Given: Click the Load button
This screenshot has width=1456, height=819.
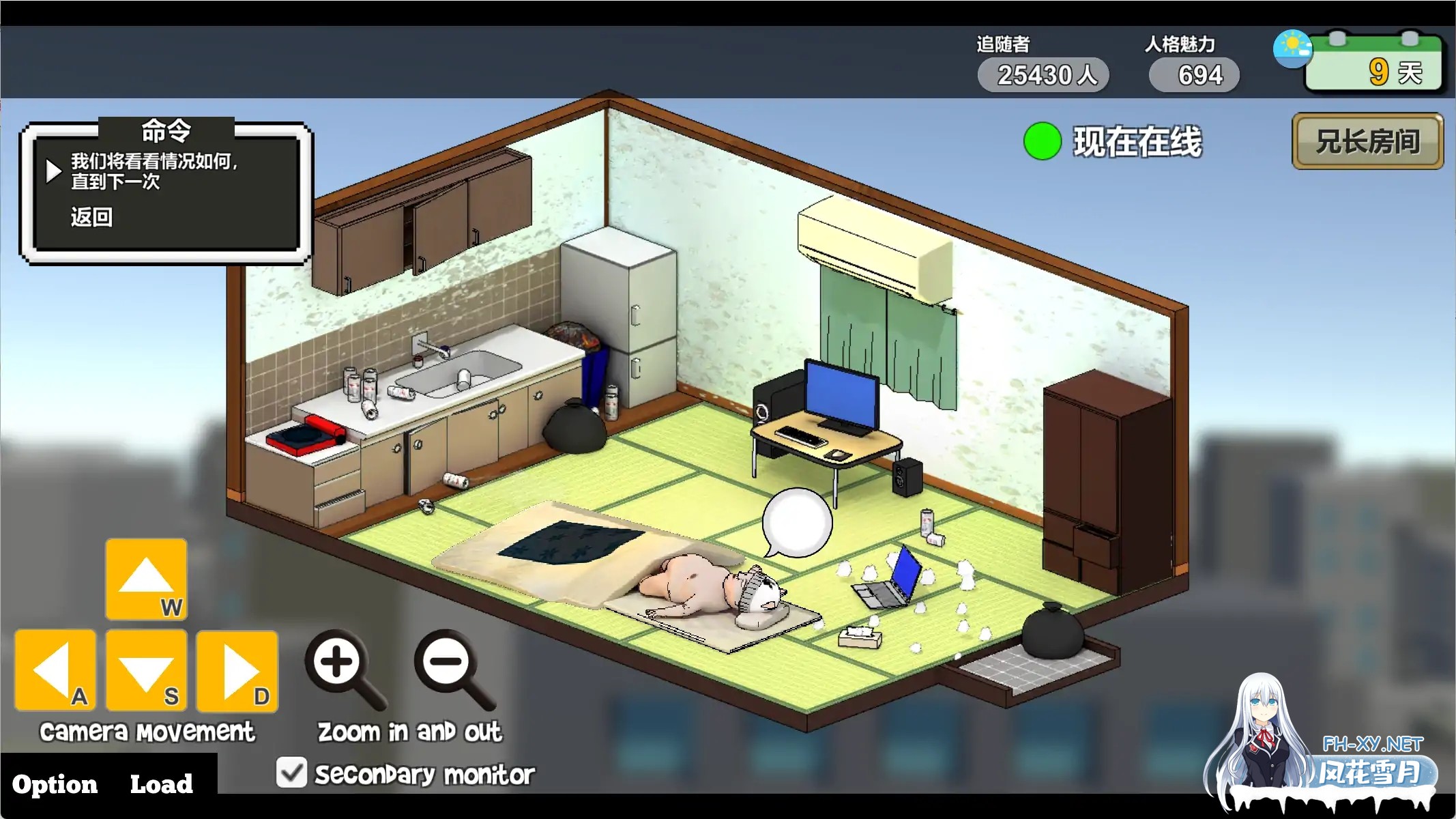Looking at the screenshot, I should click(x=162, y=784).
